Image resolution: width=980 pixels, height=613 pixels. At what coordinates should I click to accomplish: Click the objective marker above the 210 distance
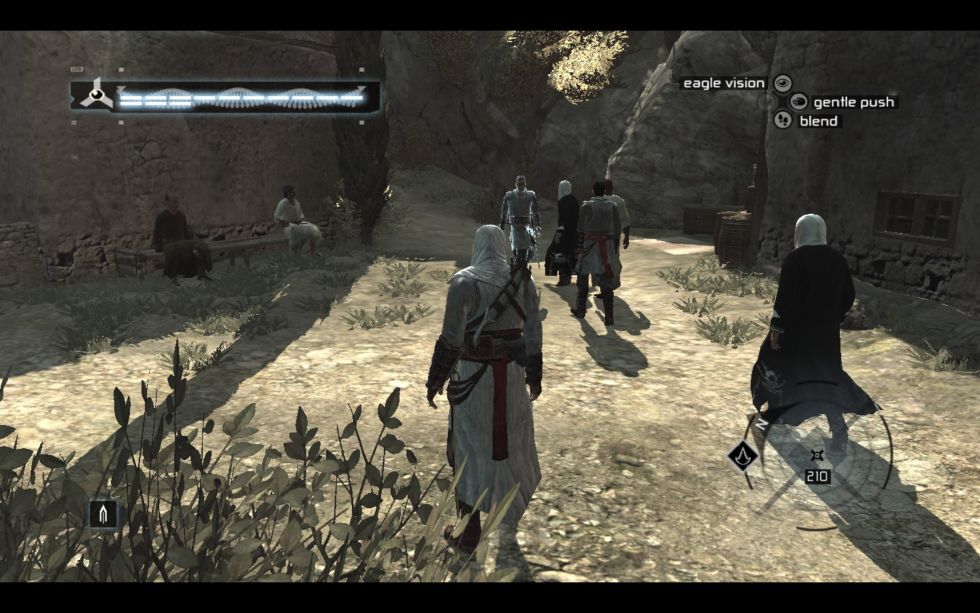(817, 457)
